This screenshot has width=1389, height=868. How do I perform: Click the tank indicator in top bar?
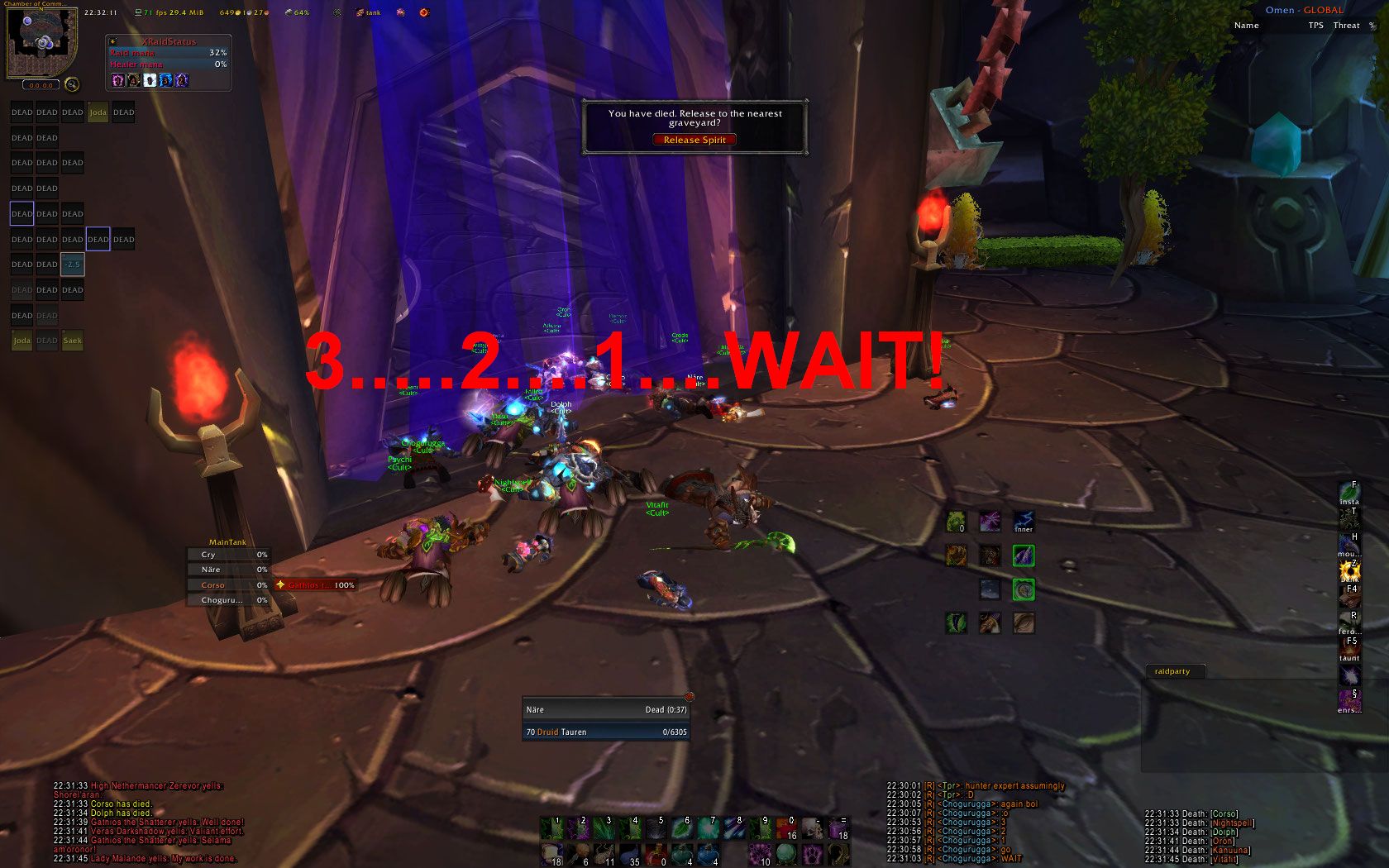coord(369,12)
